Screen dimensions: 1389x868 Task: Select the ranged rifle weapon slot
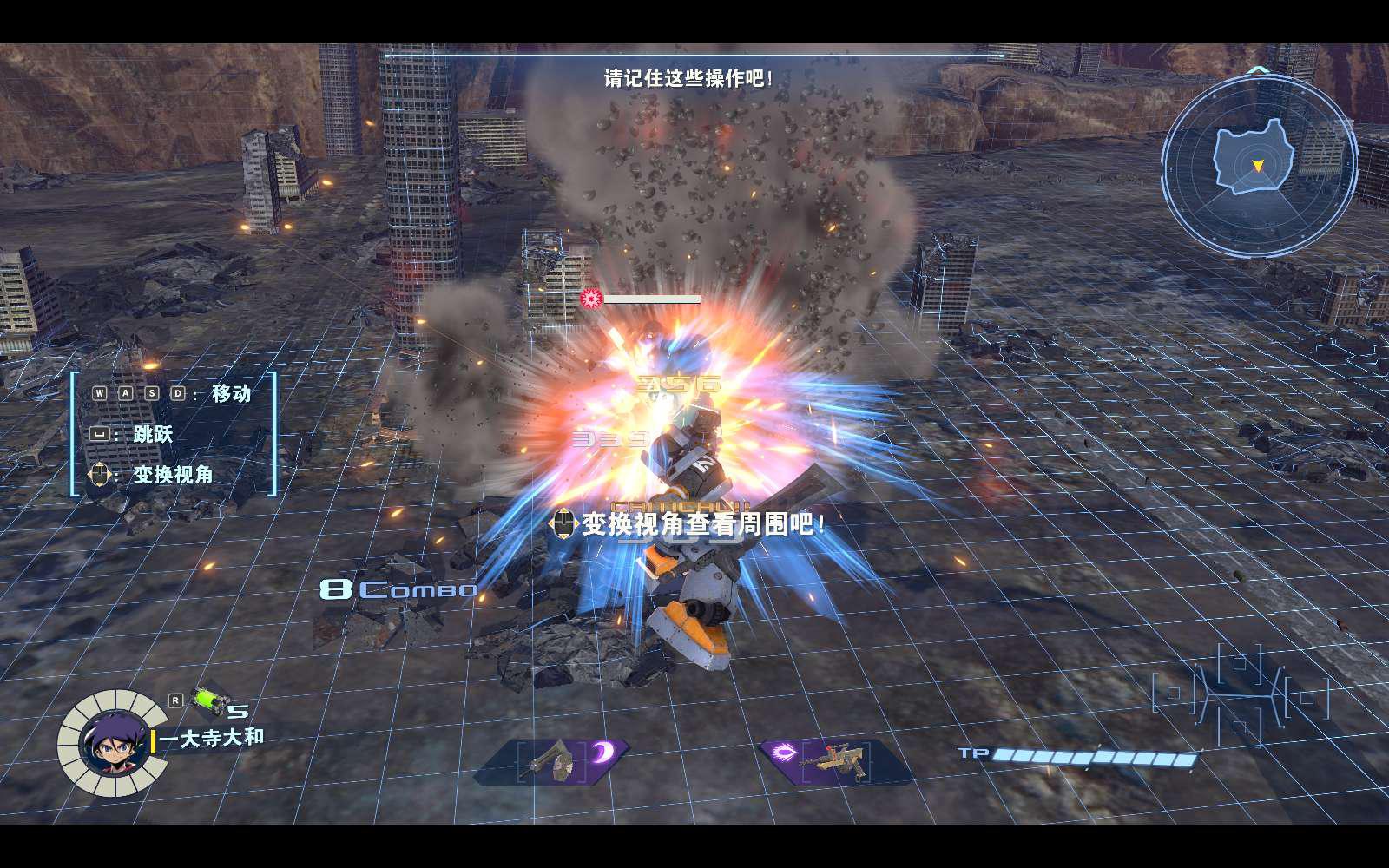click(x=835, y=760)
